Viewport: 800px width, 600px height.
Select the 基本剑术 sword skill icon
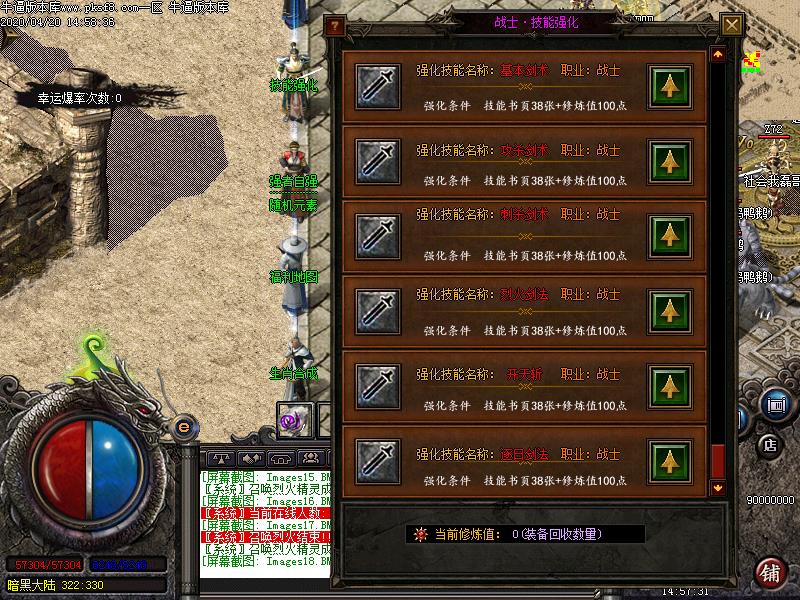pyautogui.click(x=379, y=87)
